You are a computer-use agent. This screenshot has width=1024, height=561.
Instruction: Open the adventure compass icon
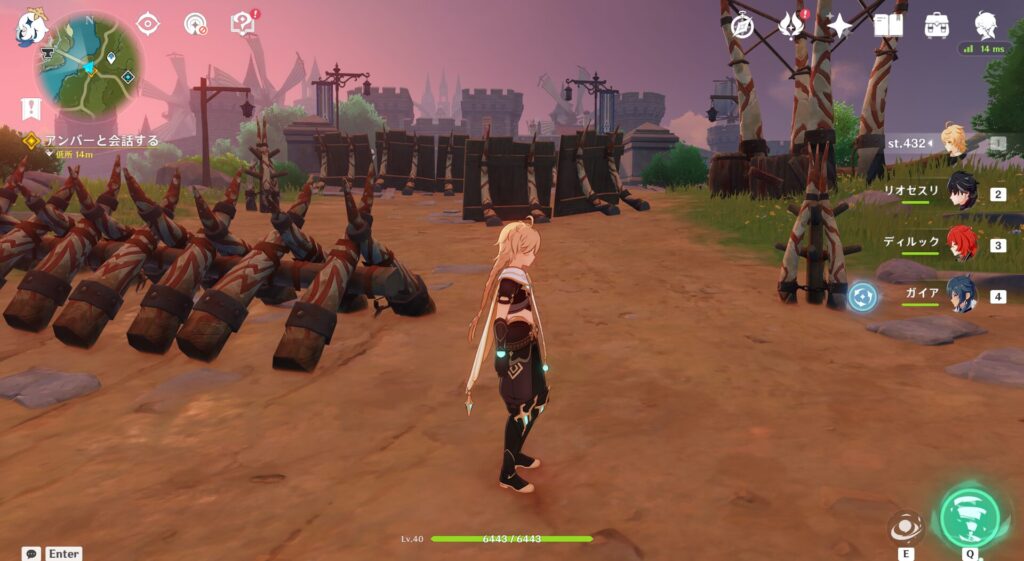click(742, 25)
